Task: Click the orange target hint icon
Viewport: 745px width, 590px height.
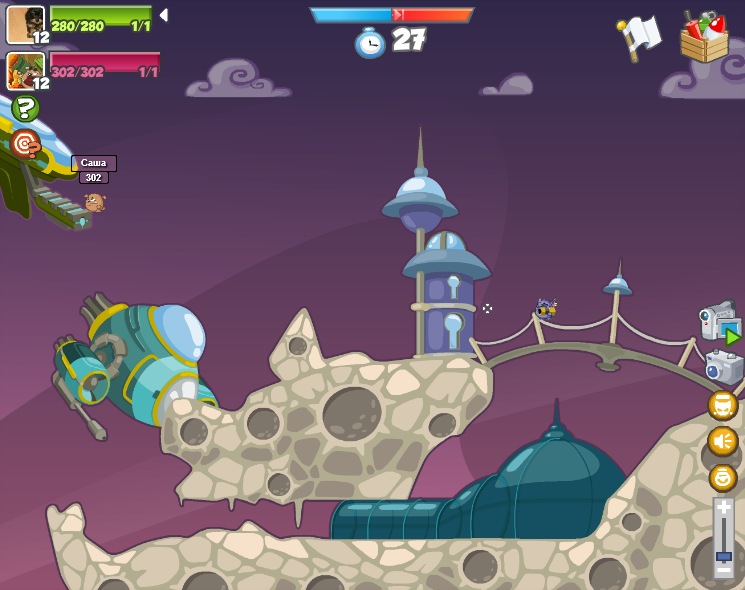Action: coord(25,144)
